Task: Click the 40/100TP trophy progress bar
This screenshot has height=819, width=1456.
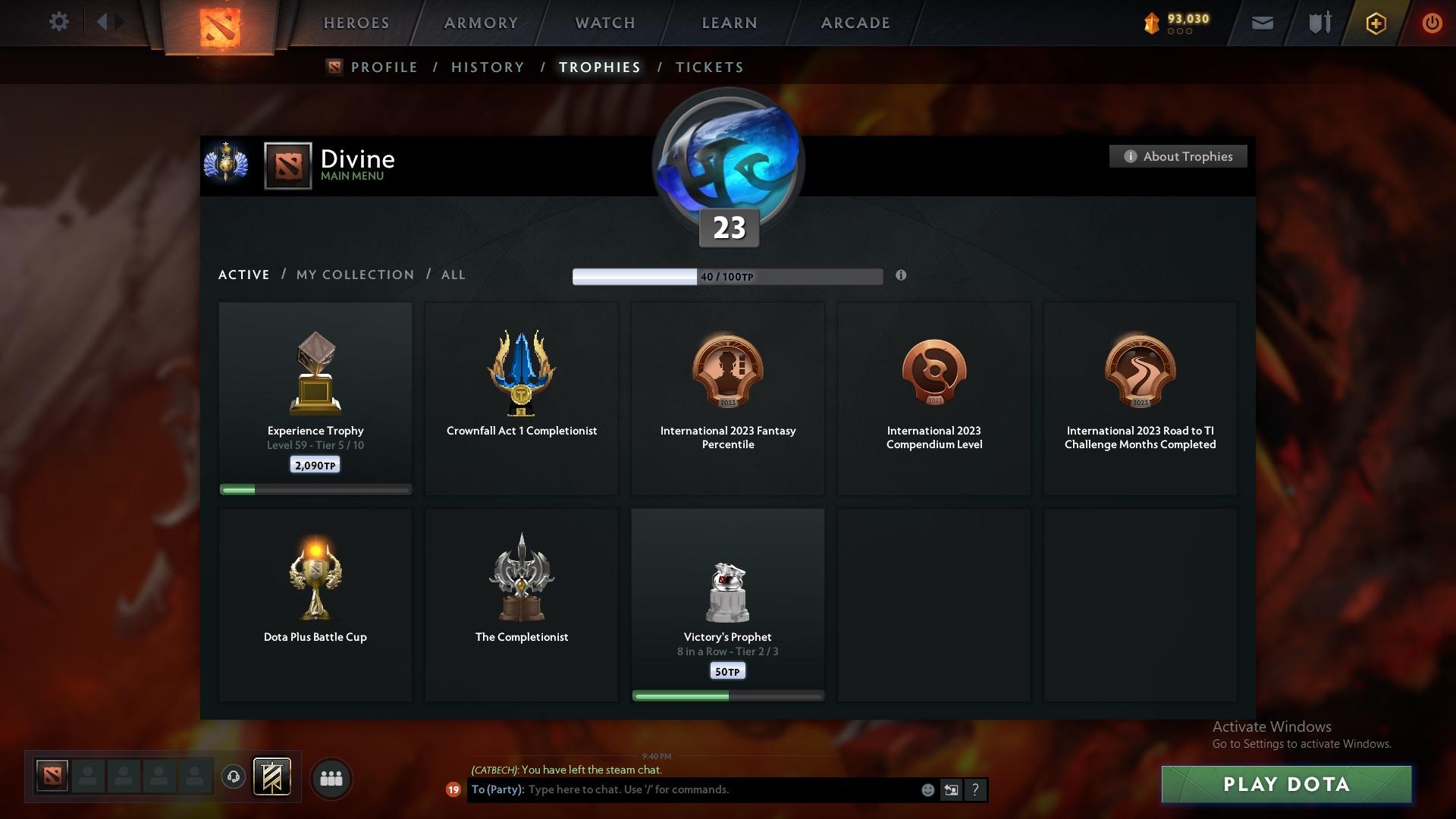Action: pos(728,276)
